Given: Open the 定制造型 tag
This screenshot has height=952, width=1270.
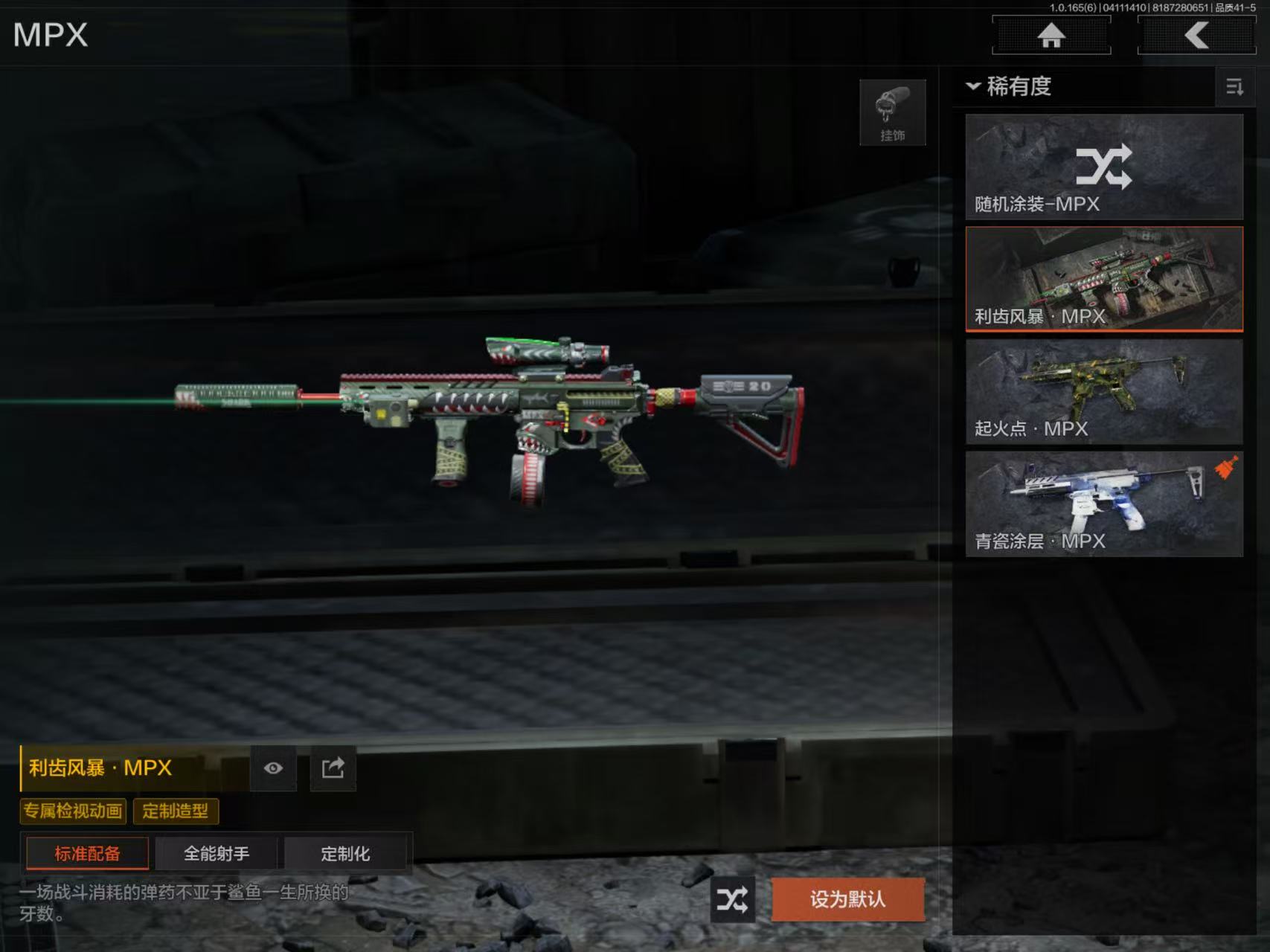Looking at the screenshot, I should point(176,811).
